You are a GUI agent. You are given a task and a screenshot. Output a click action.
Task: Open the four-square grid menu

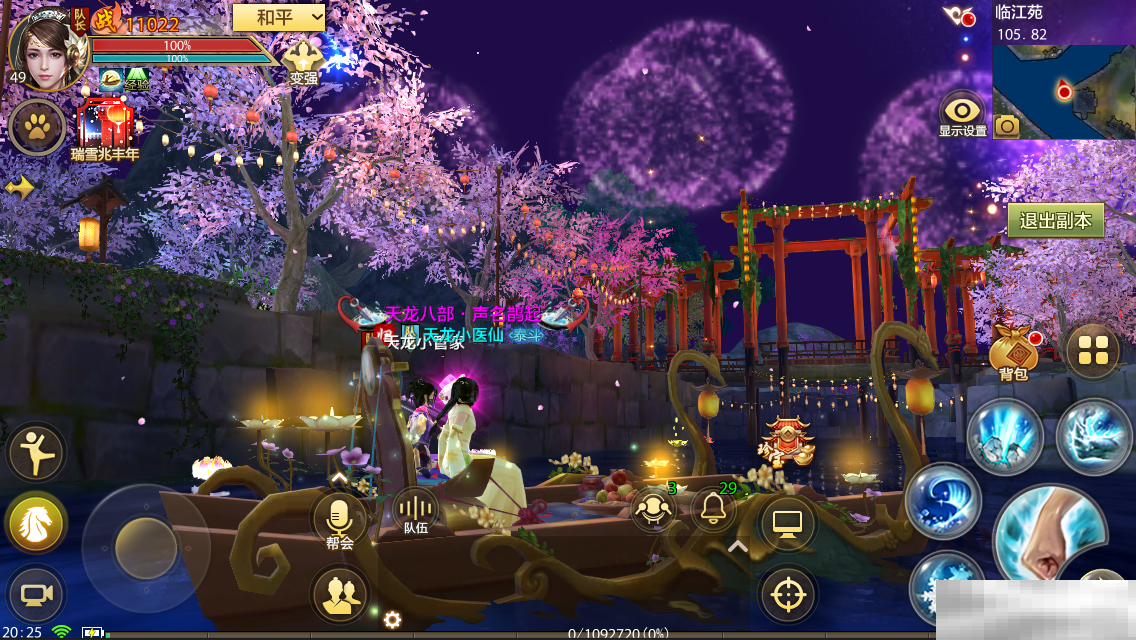(x=1092, y=351)
